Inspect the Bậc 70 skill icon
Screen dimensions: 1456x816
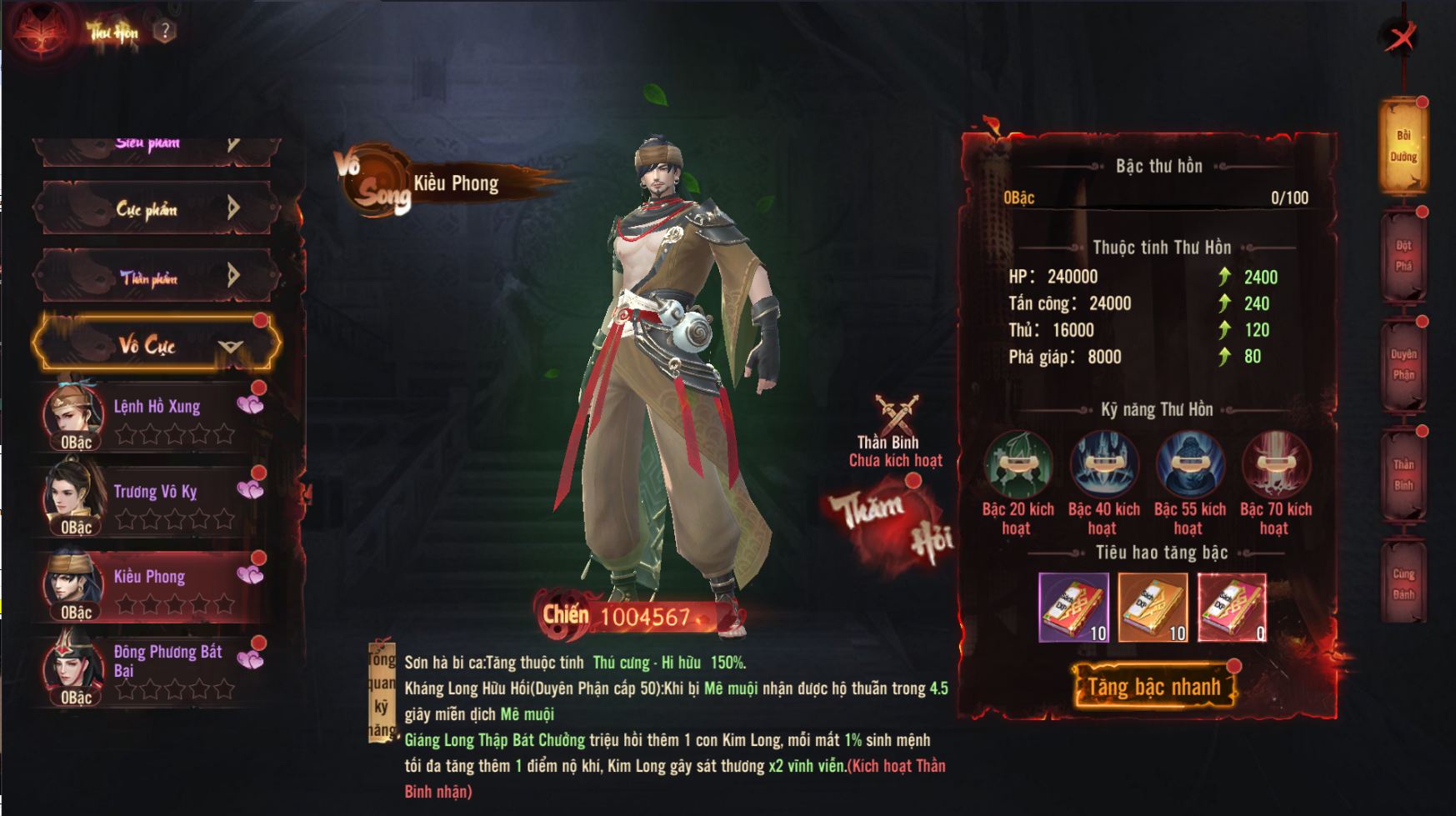pos(1275,465)
